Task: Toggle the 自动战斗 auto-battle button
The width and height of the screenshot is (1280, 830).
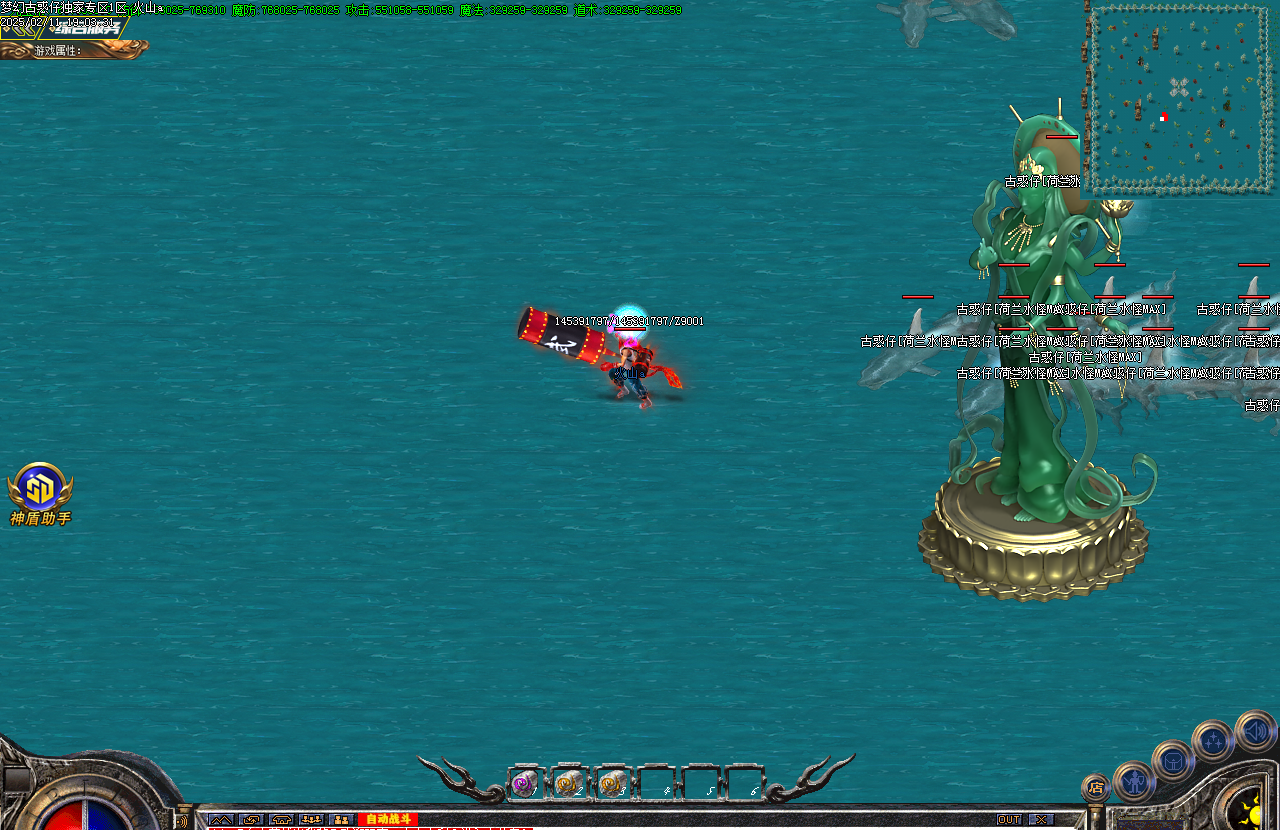Action: point(387,819)
